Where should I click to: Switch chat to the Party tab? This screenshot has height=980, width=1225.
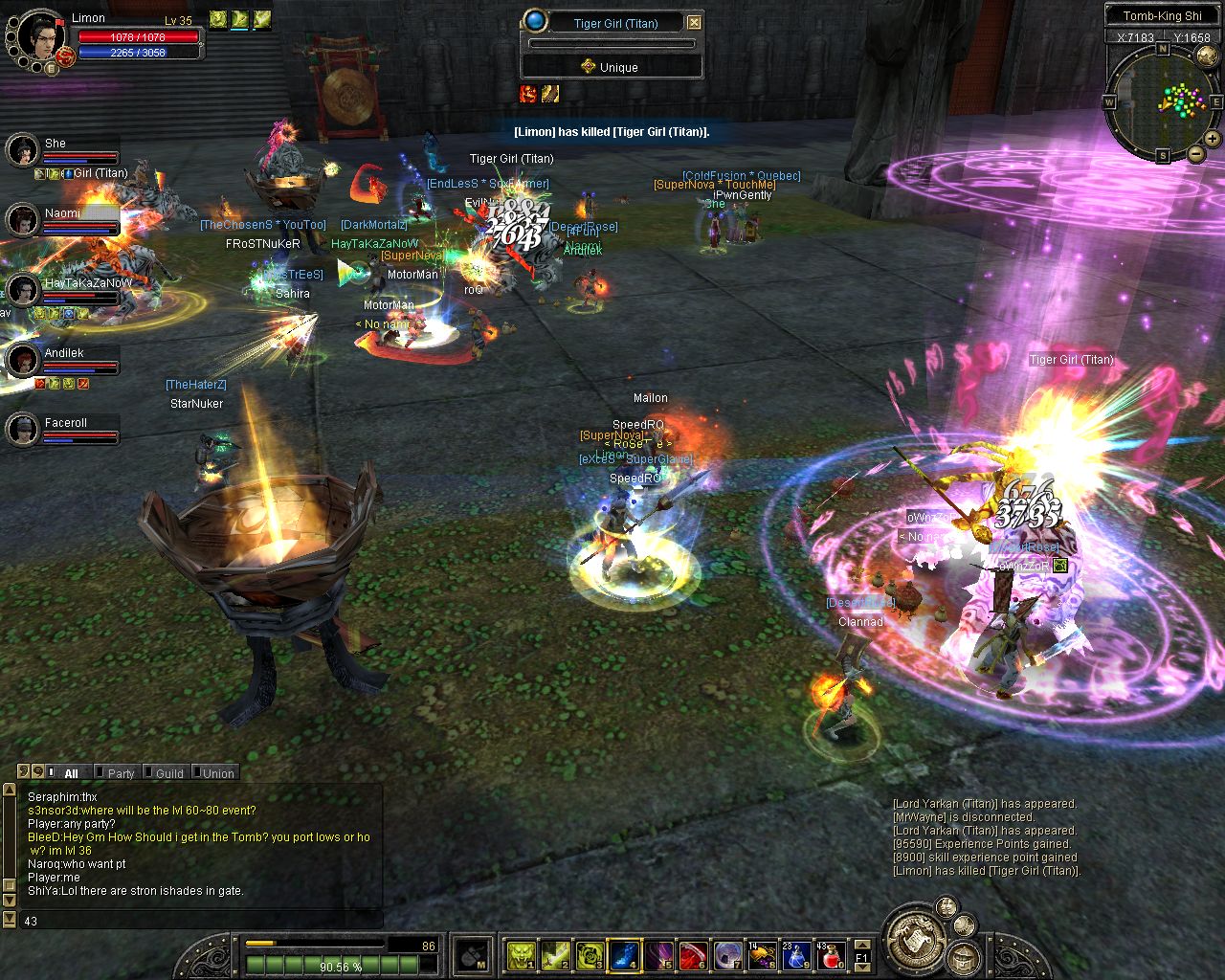pos(121,773)
